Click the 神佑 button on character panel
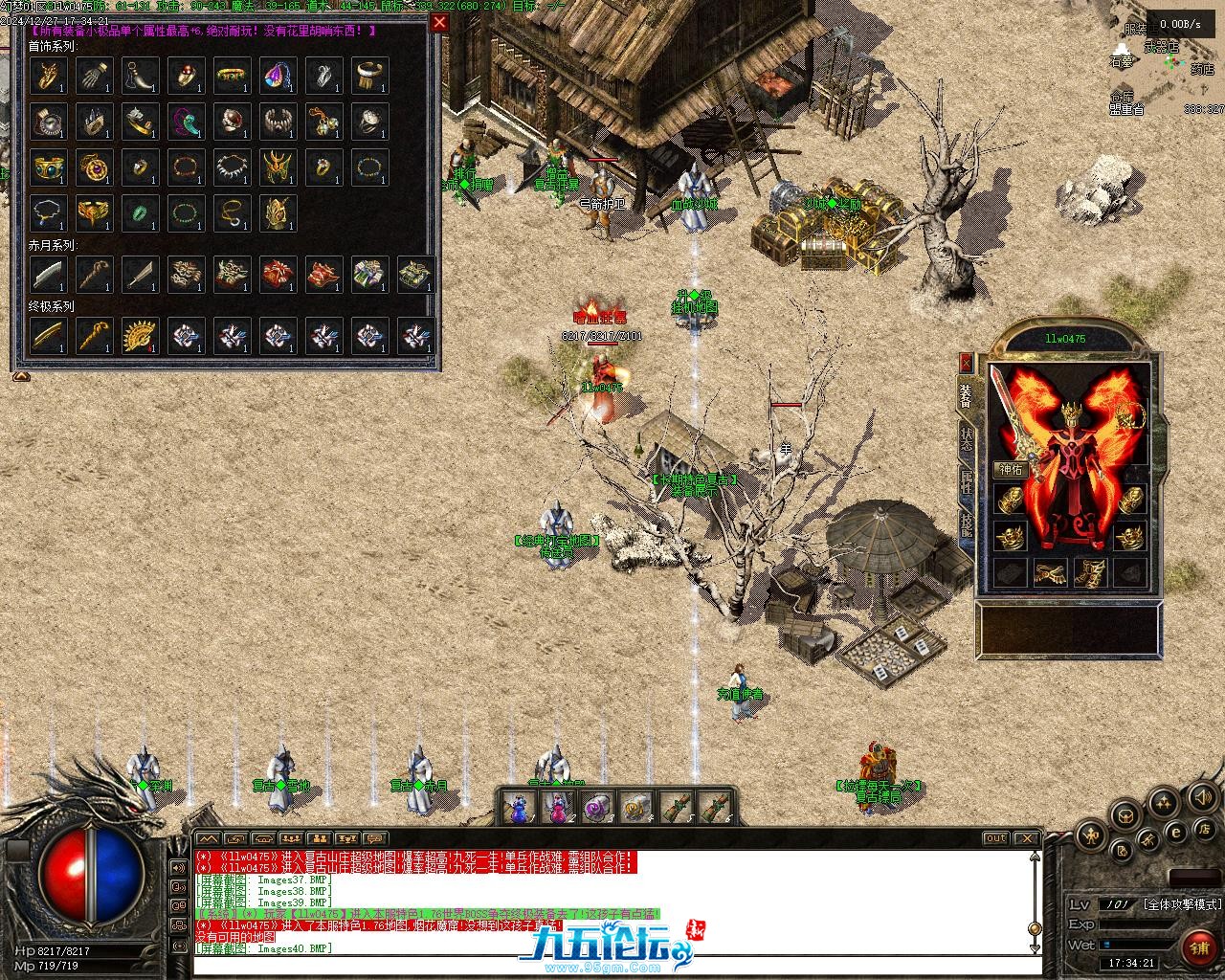1225x980 pixels. pyautogui.click(x=1011, y=469)
